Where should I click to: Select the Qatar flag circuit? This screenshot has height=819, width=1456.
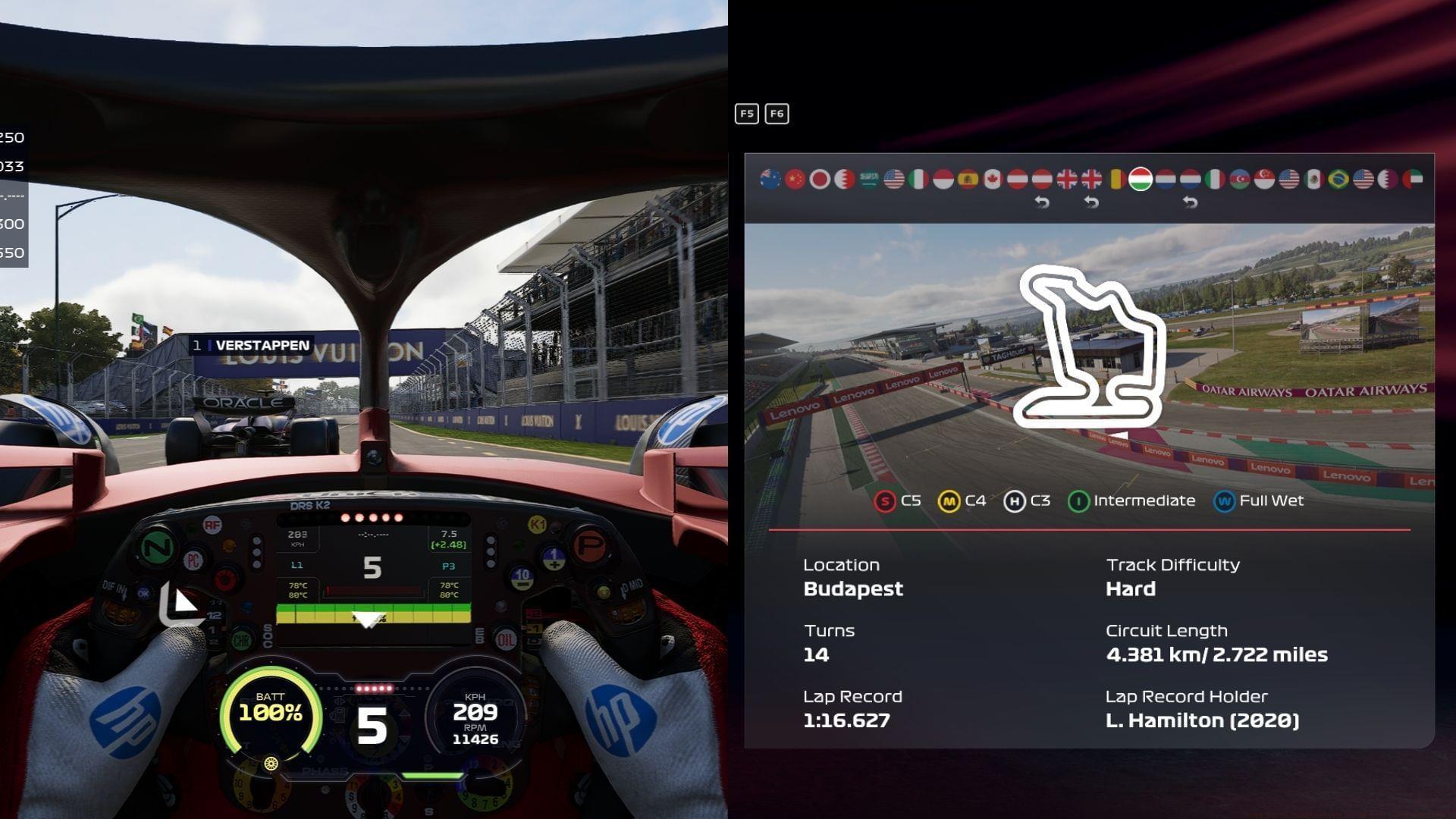[x=1388, y=179]
